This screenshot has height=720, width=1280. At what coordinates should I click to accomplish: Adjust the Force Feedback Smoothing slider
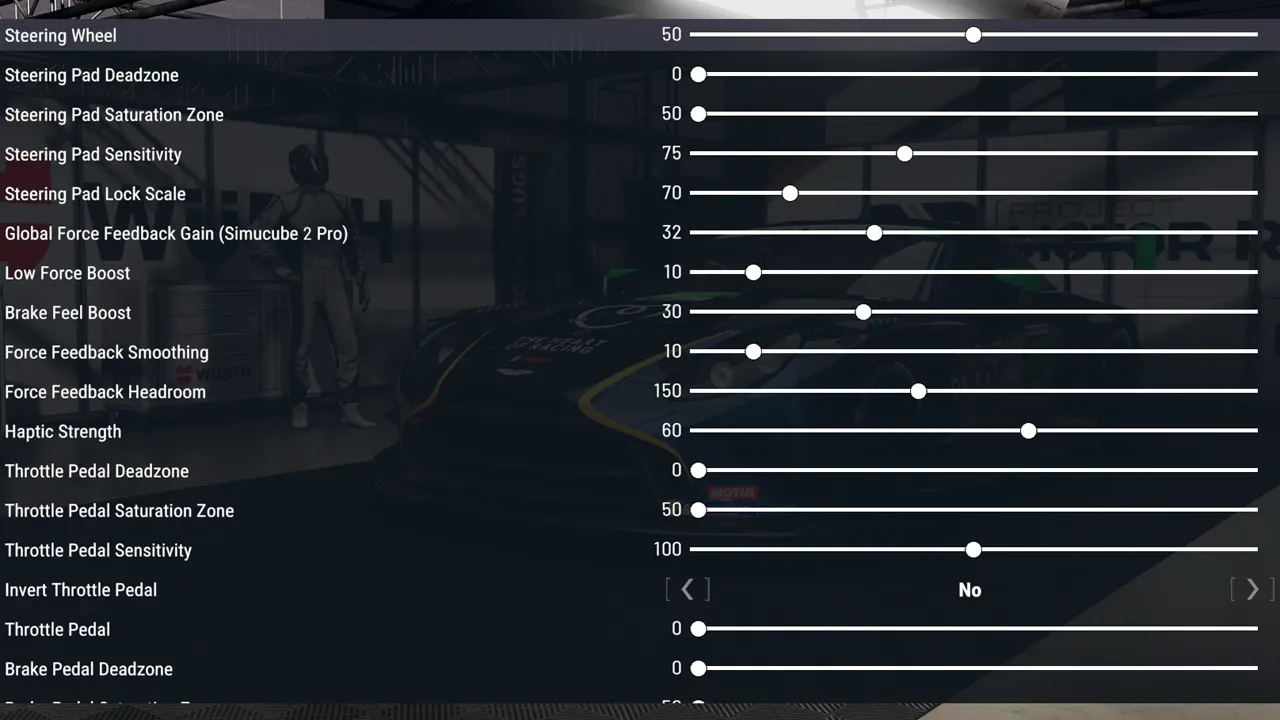click(x=753, y=351)
